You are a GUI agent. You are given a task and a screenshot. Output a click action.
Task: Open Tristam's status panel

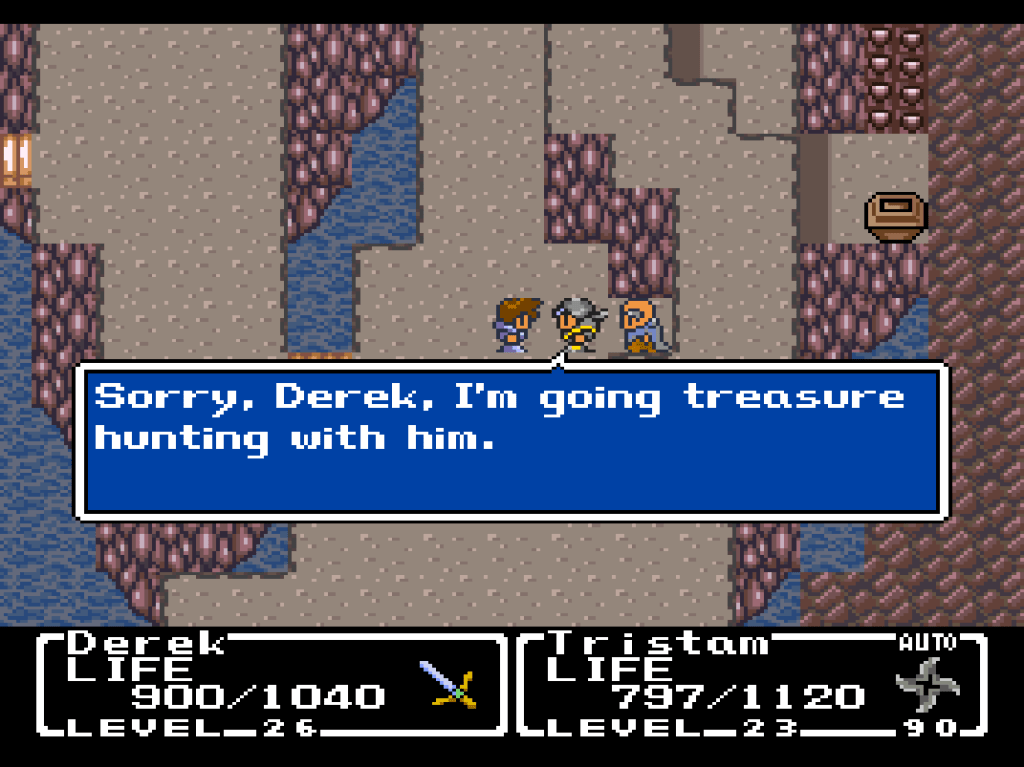752,685
